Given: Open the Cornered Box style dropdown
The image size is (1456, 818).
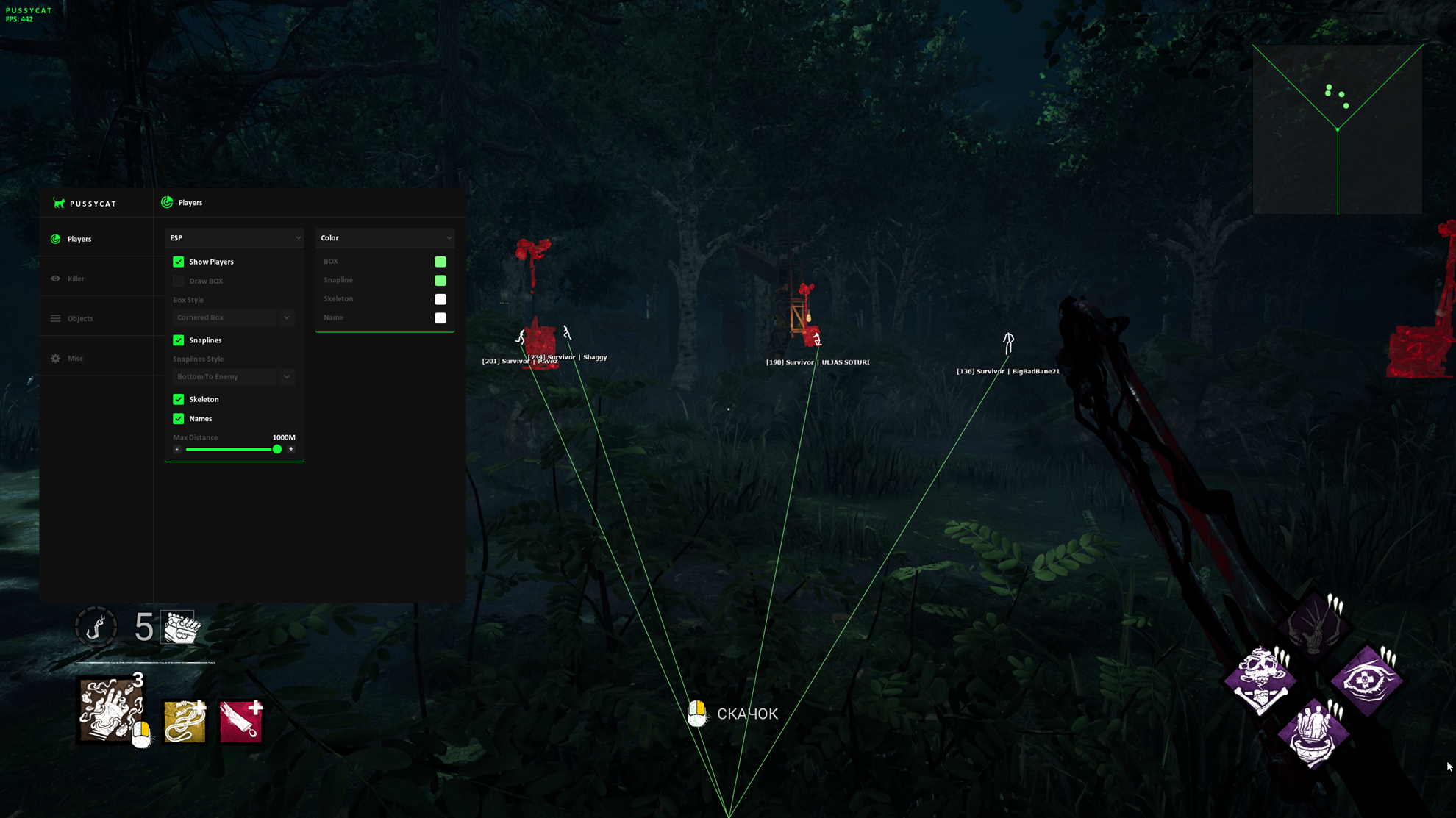Looking at the screenshot, I should 233,317.
